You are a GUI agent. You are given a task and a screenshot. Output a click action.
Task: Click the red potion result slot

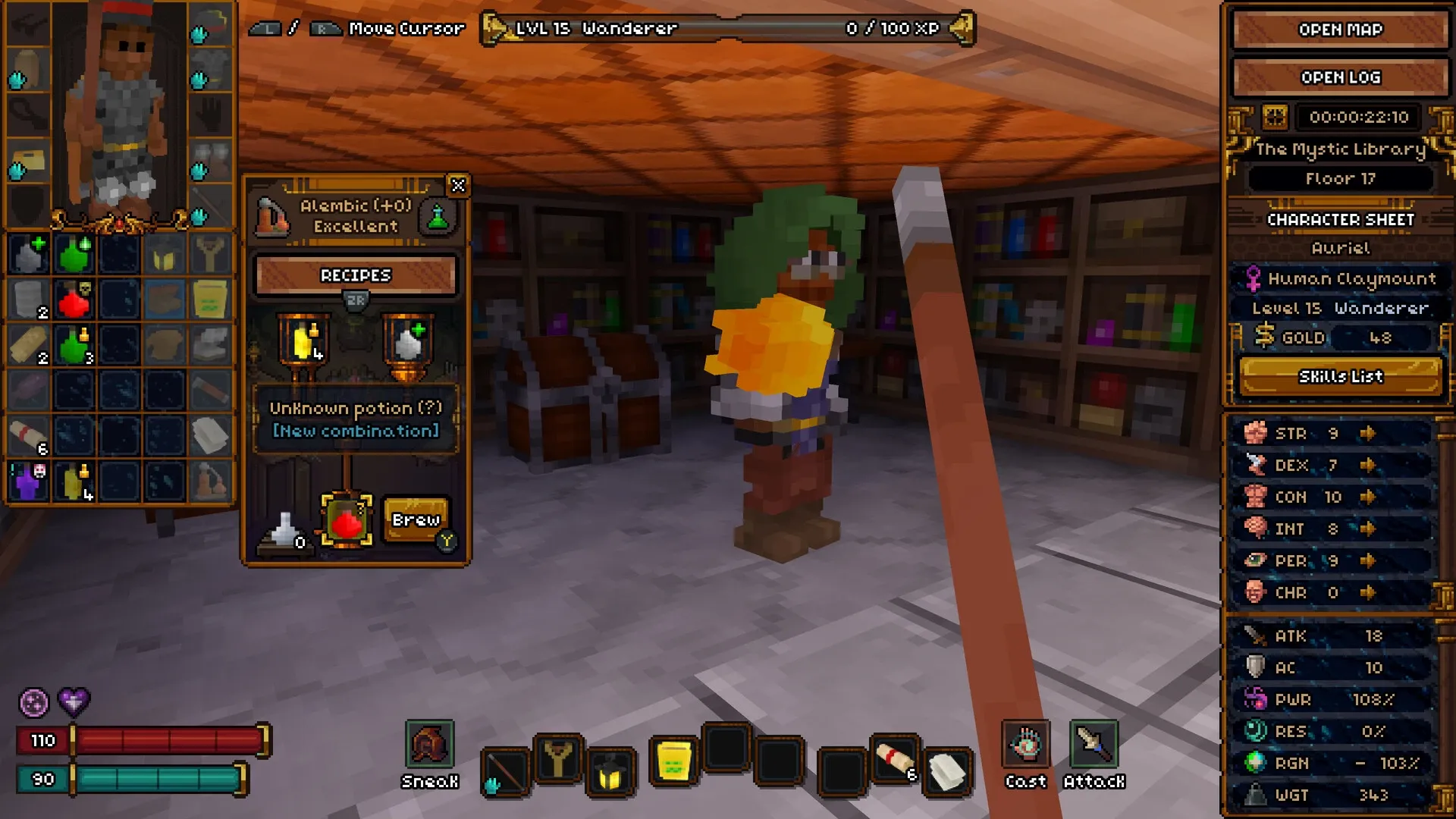pyautogui.click(x=347, y=521)
